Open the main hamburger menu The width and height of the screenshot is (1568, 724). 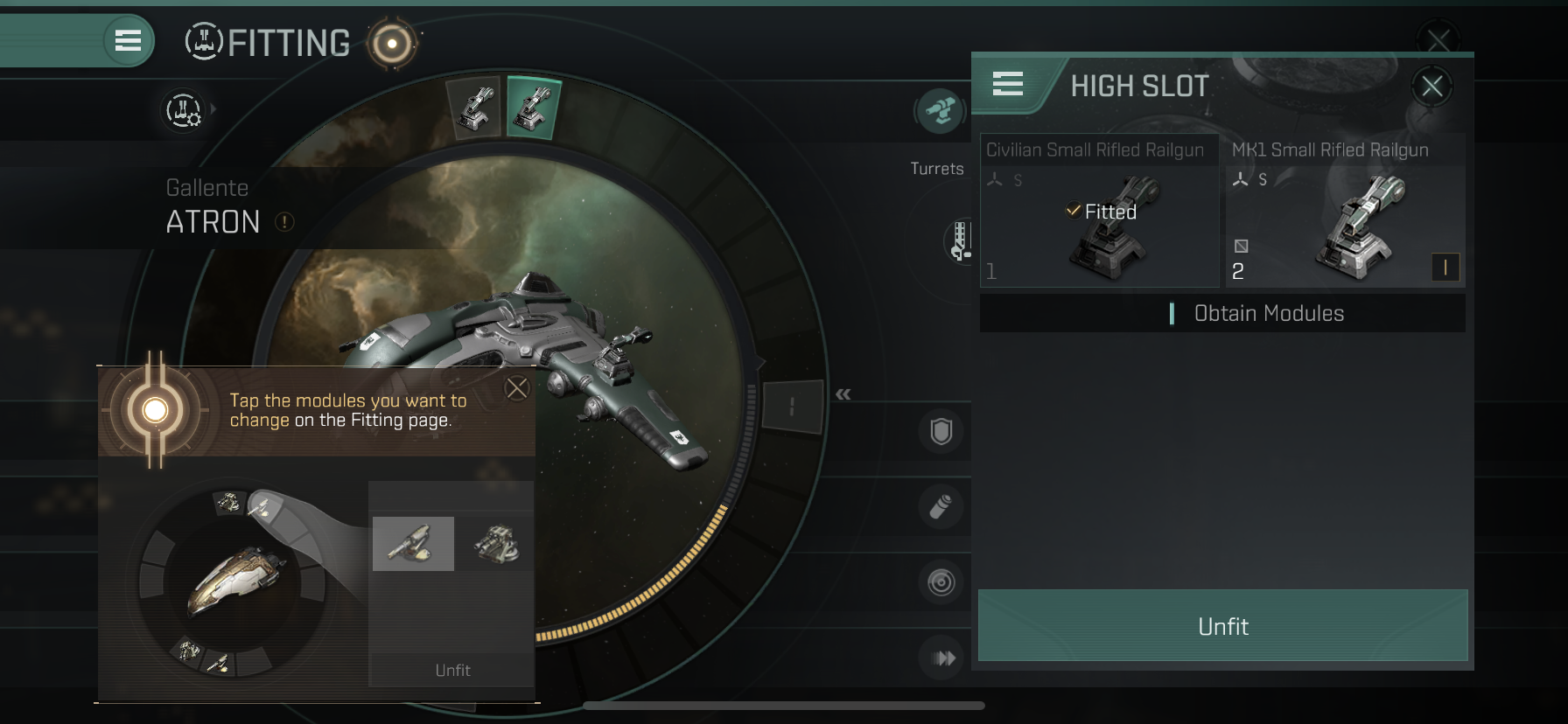pos(128,41)
